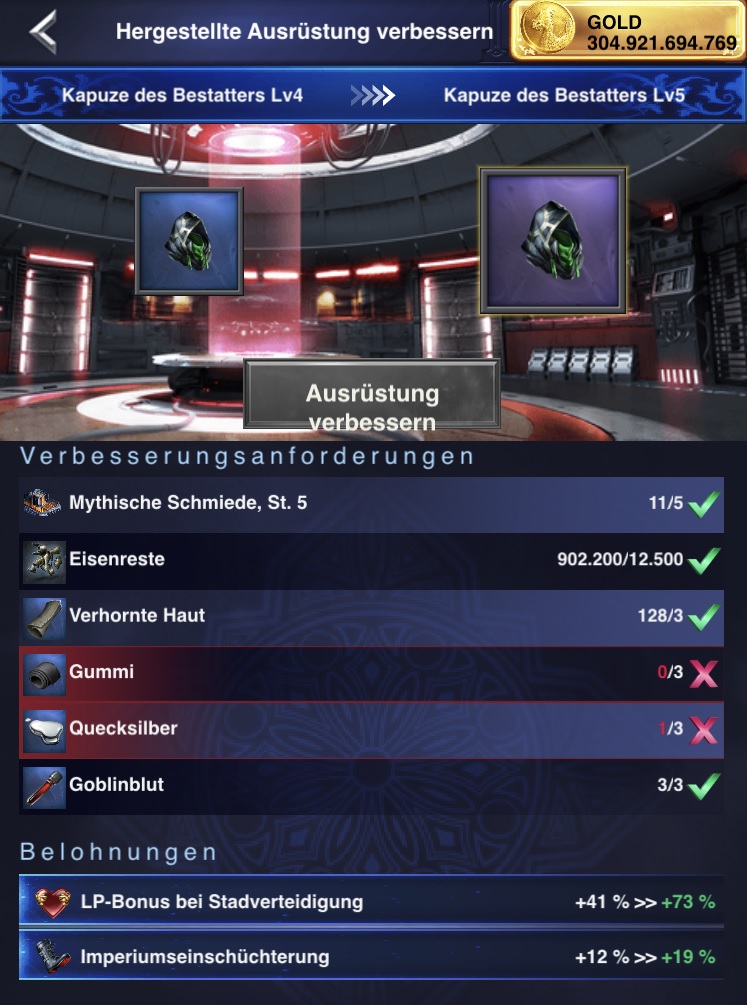Choose the Verhornte Haut material row
Viewport: 747px width, 1005px height.
[x=372, y=616]
